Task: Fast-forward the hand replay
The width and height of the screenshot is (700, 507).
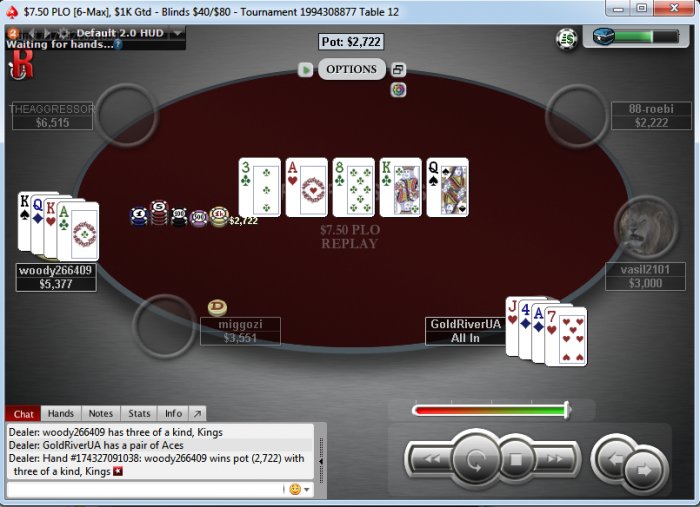Action: pyautogui.click(x=557, y=461)
